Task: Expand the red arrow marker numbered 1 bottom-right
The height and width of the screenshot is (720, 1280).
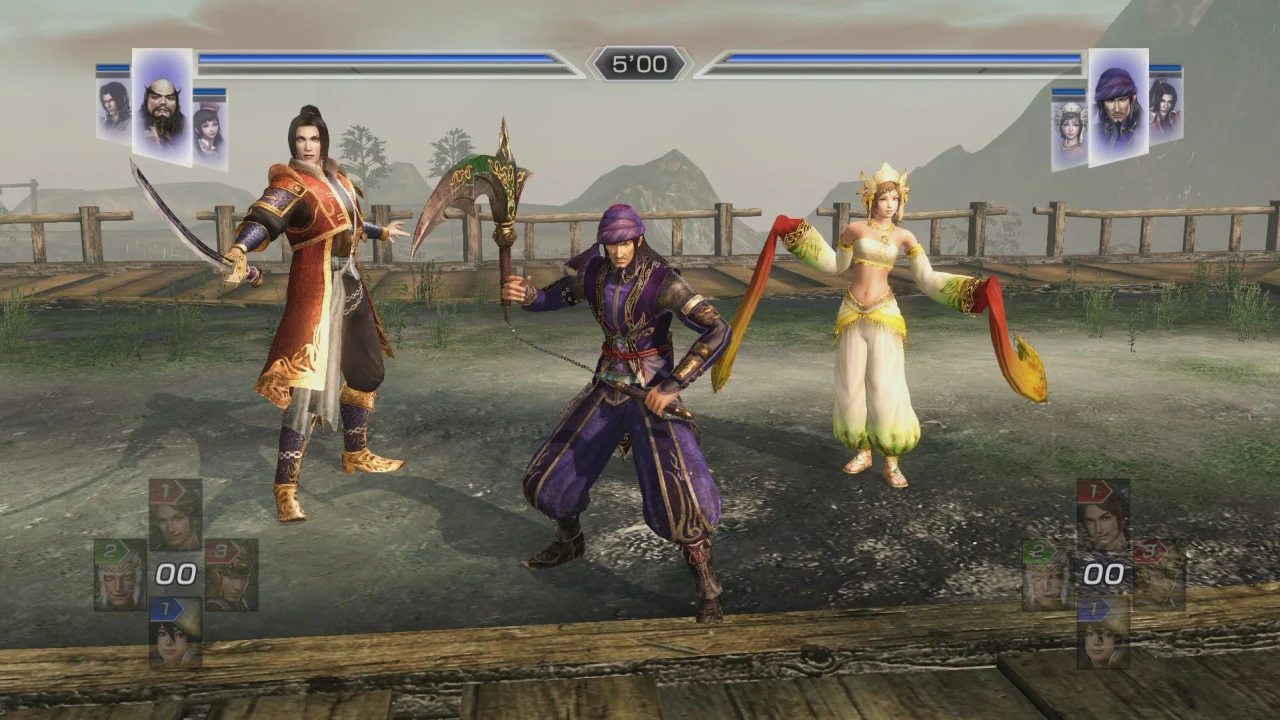Action: (x=1093, y=490)
